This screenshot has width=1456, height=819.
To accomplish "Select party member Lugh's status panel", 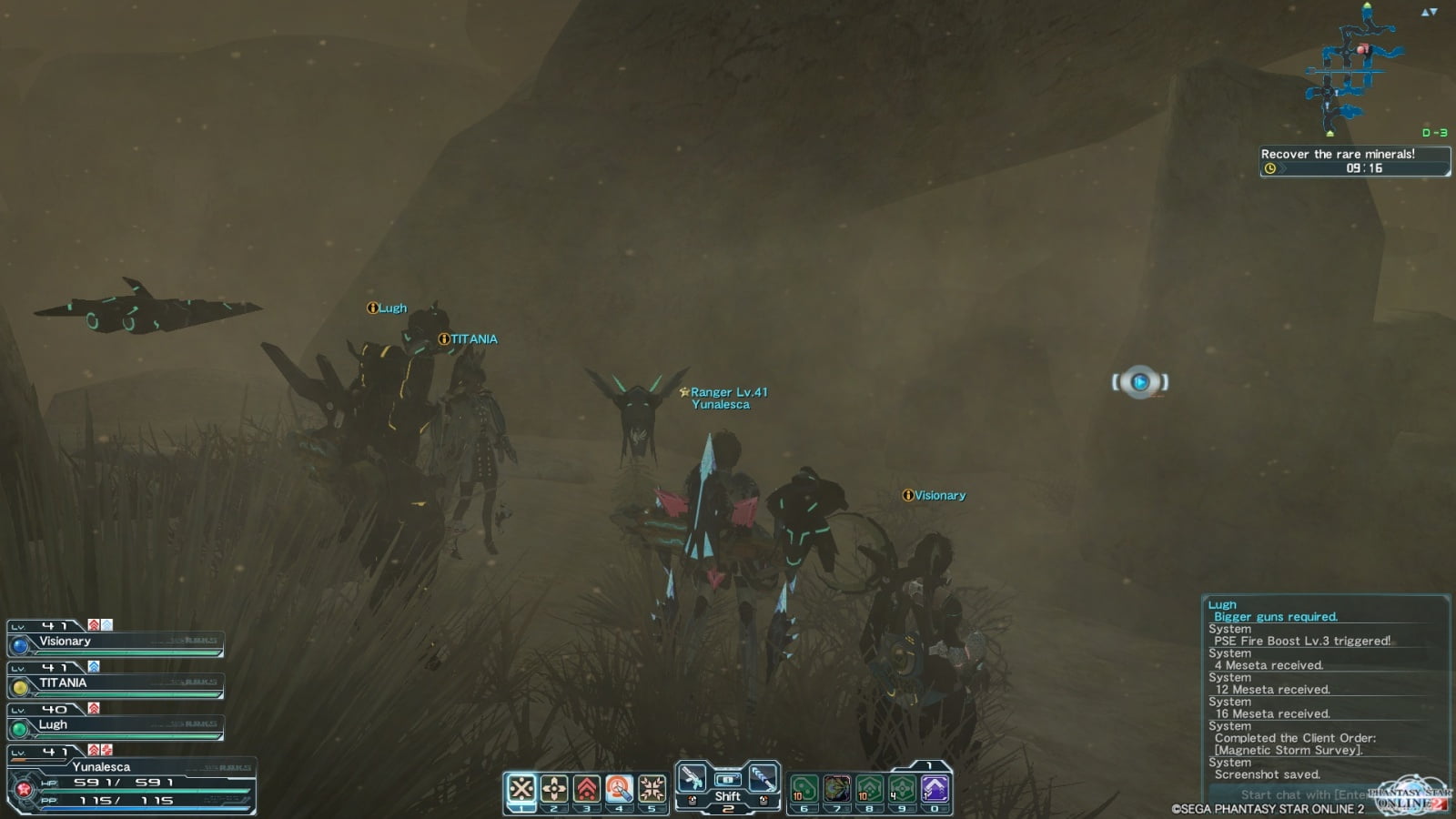I will click(116, 724).
